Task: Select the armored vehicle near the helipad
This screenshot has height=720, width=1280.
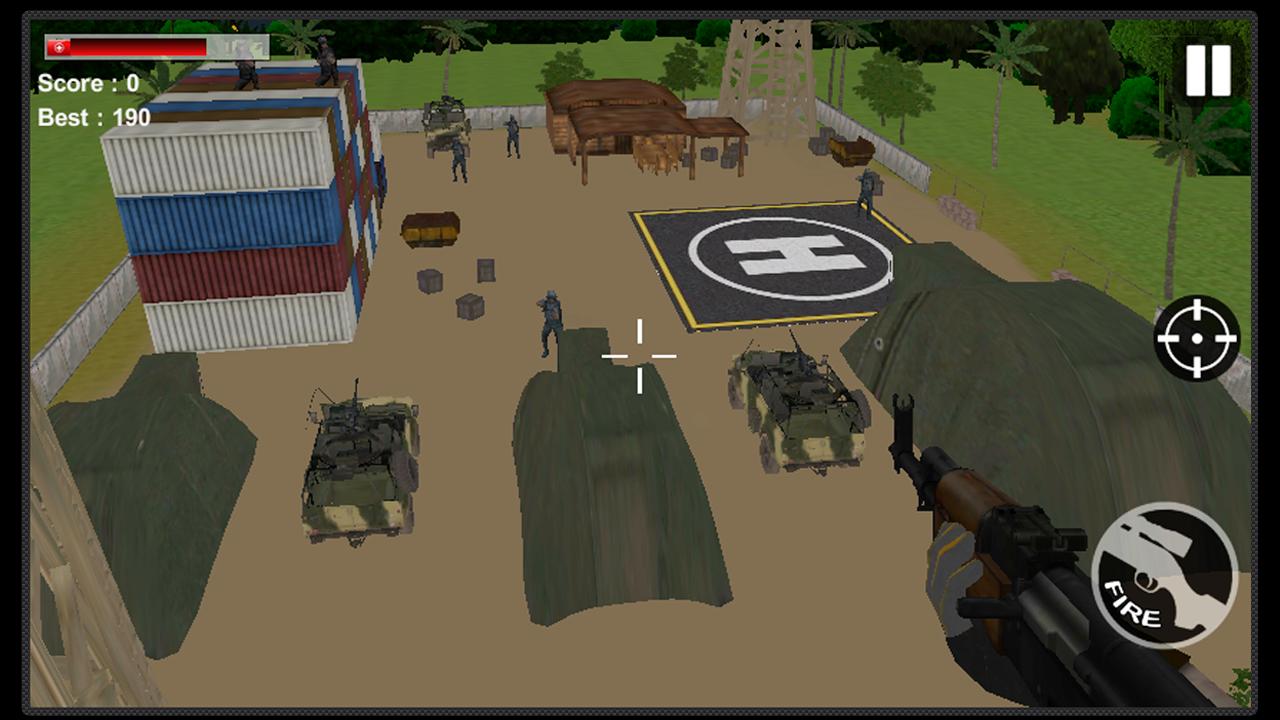Action: coord(800,410)
